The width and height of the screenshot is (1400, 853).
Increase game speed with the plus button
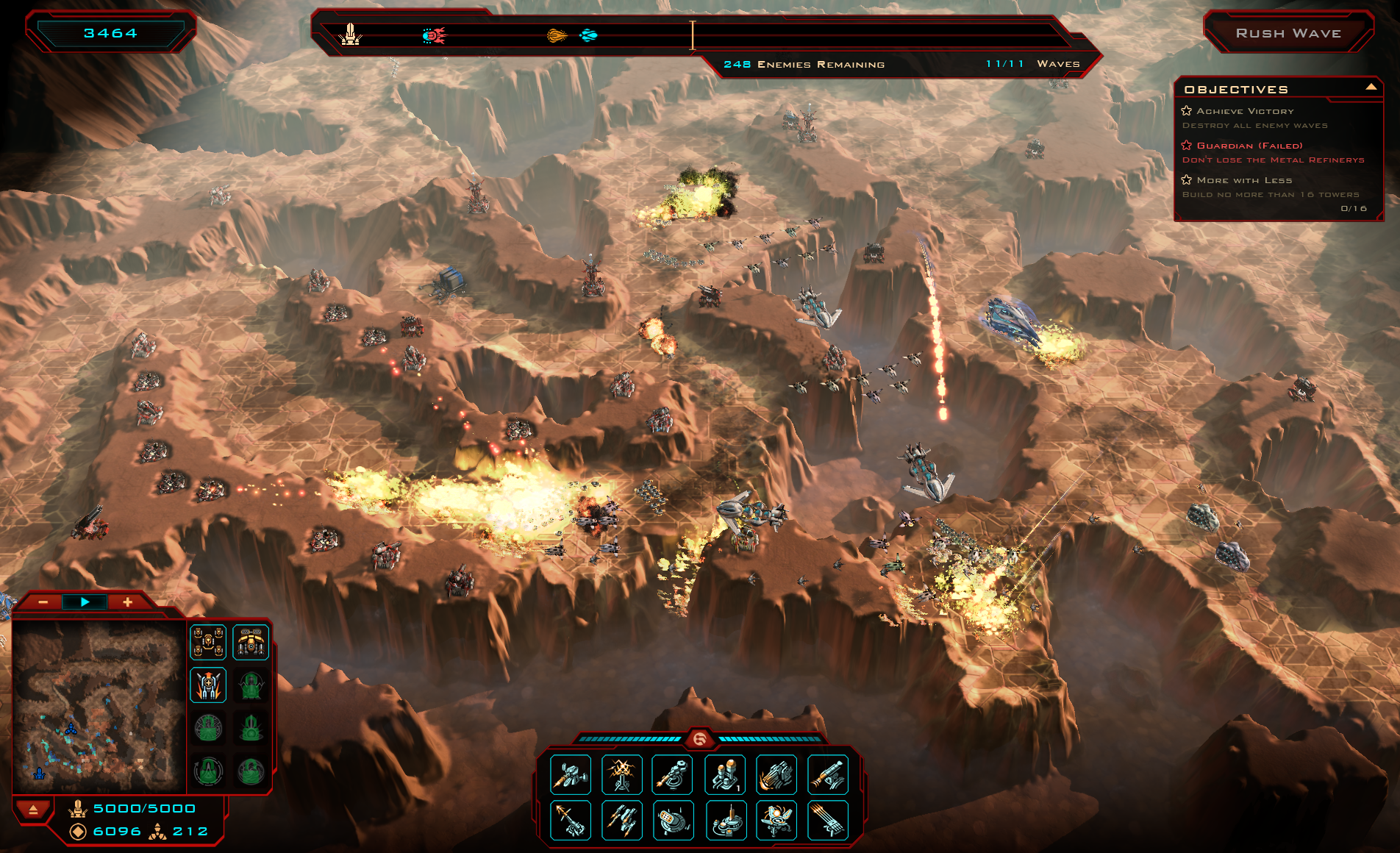coord(127,602)
